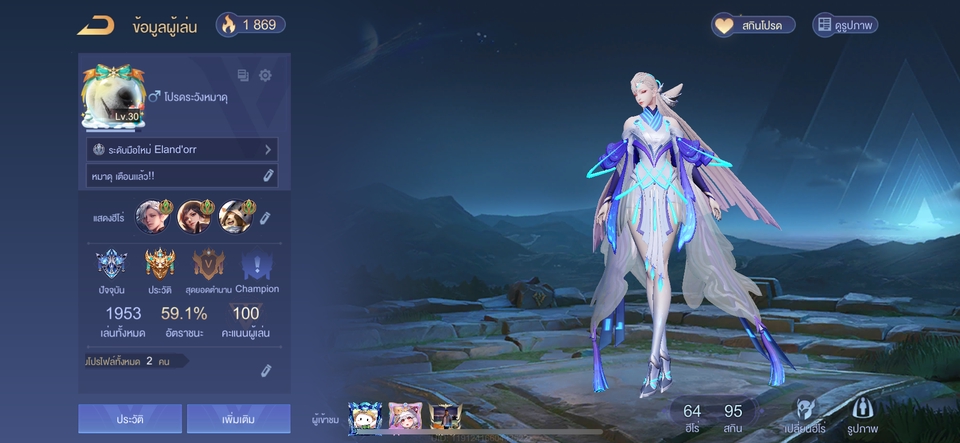This screenshot has height=443, width=960.
Task: Open the favourite skin (สกินโปรด) button
Action: coord(753,25)
